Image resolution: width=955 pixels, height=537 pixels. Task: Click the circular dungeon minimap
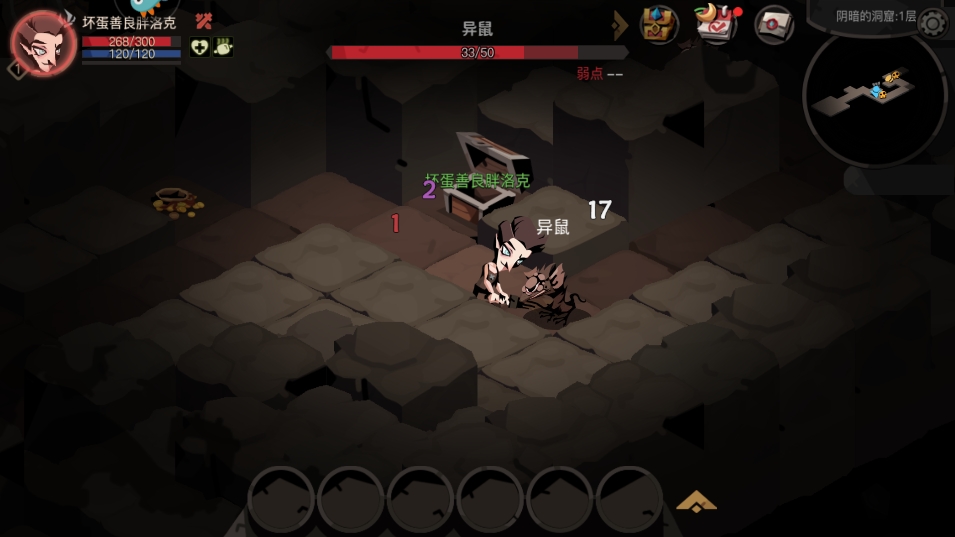[874, 97]
